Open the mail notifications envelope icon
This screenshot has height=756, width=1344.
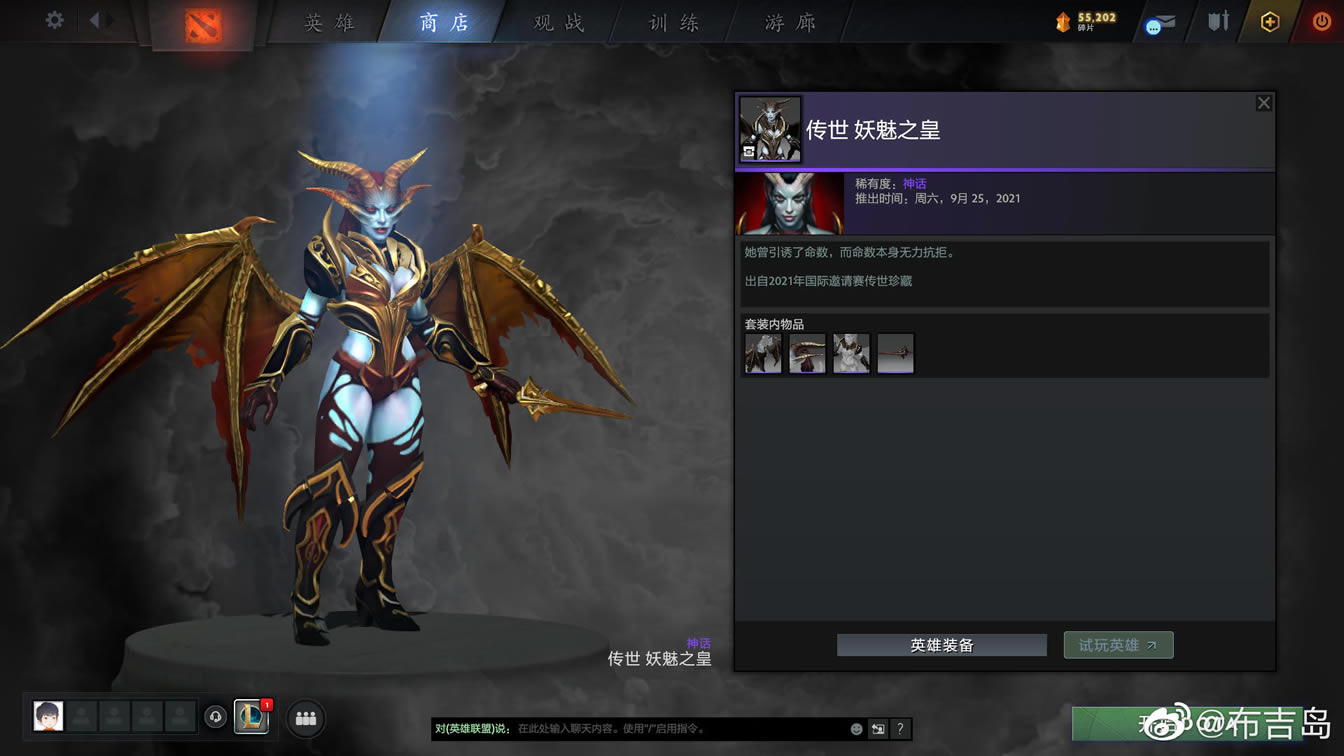(x=1160, y=21)
